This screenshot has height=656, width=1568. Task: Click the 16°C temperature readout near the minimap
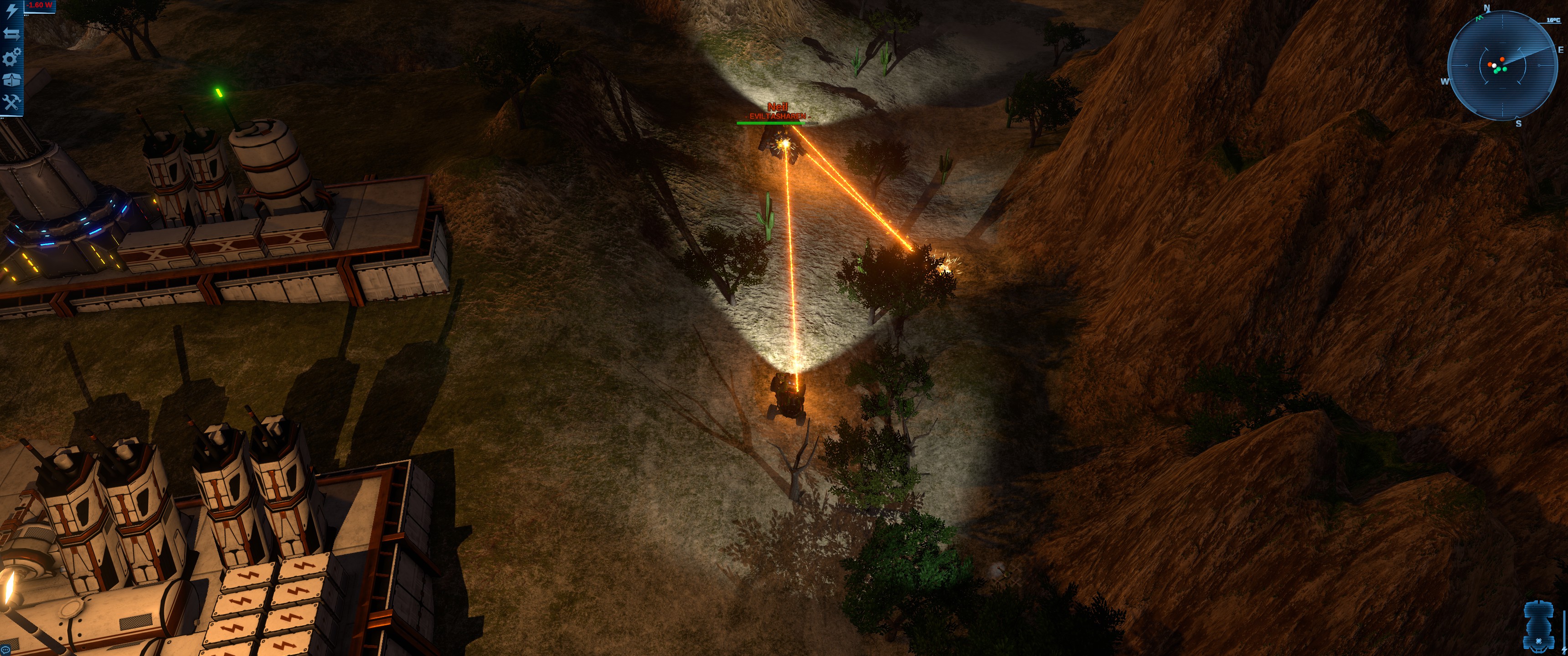[1554, 20]
